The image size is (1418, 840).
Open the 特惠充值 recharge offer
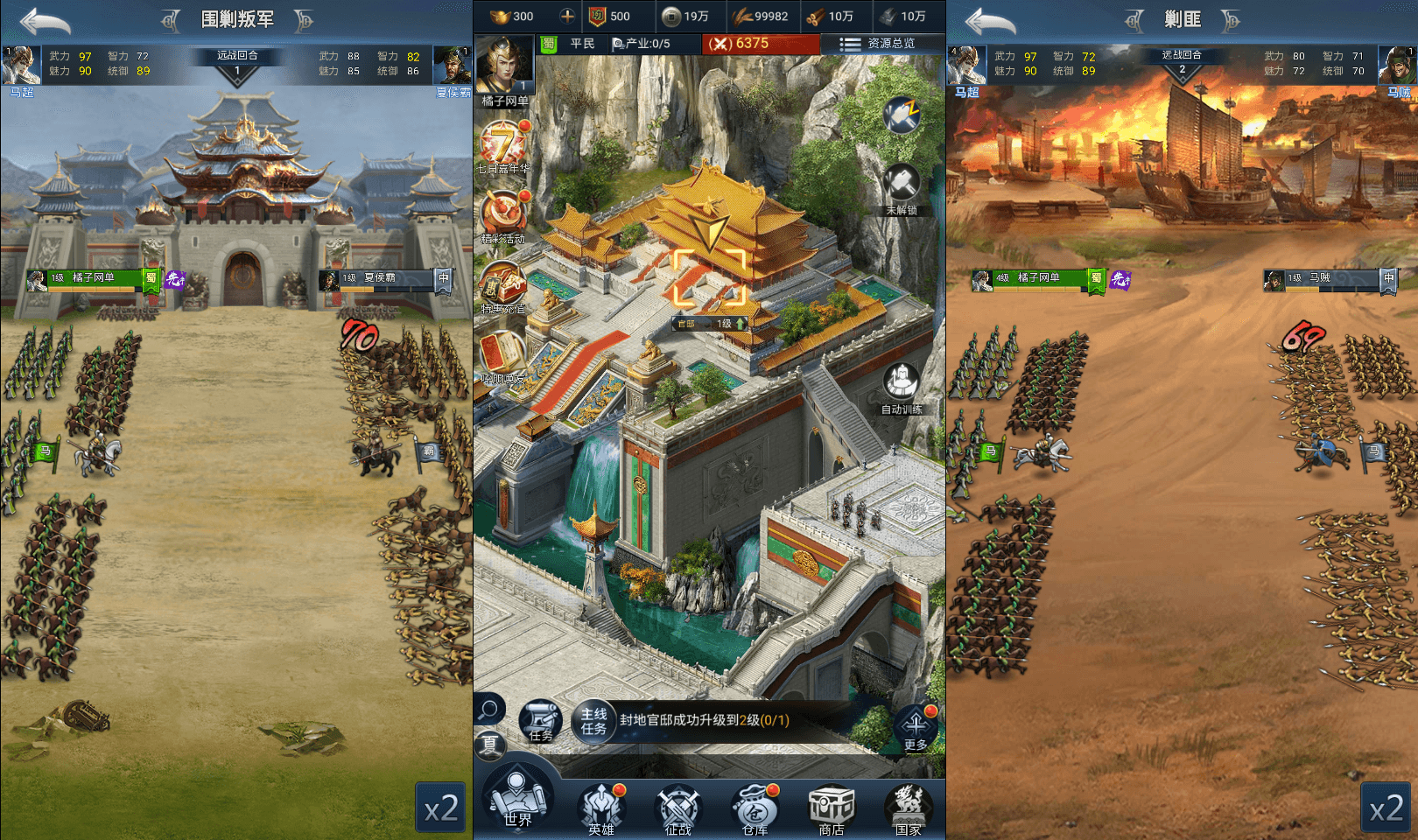[502, 285]
